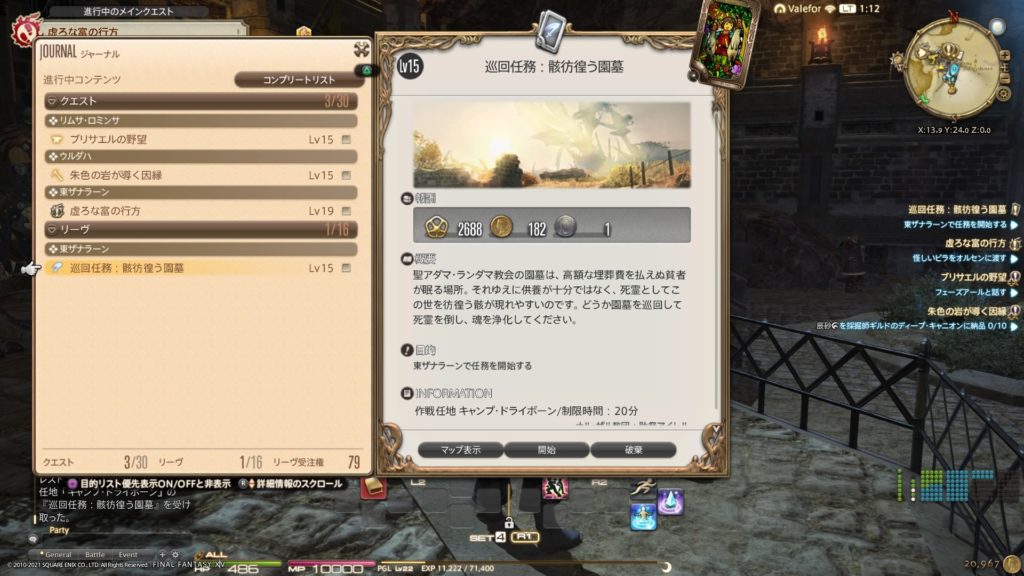Tick the checkbox beside 朱色の岩が導く因縁
Image resolution: width=1024 pixels, height=576 pixels.
[346, 175]
